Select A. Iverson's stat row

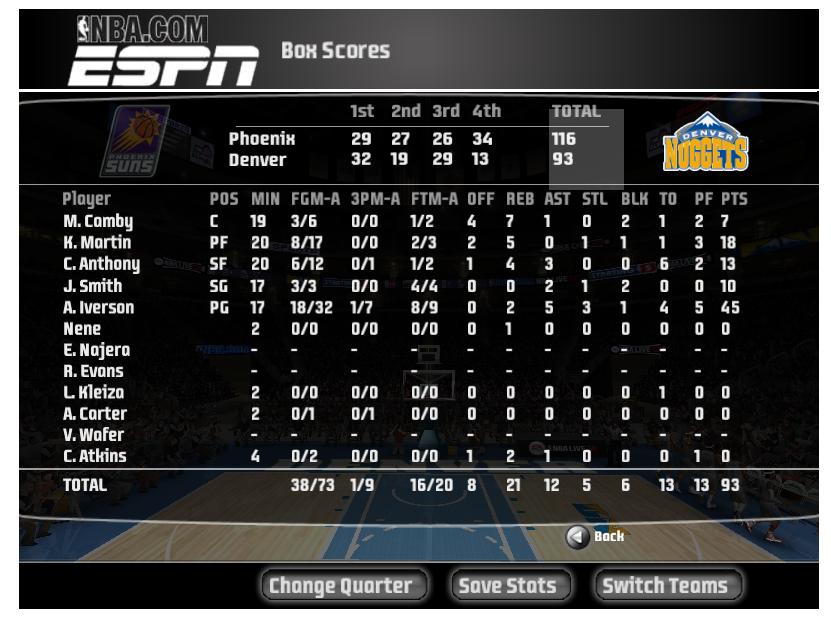click(x=98, y=307)
